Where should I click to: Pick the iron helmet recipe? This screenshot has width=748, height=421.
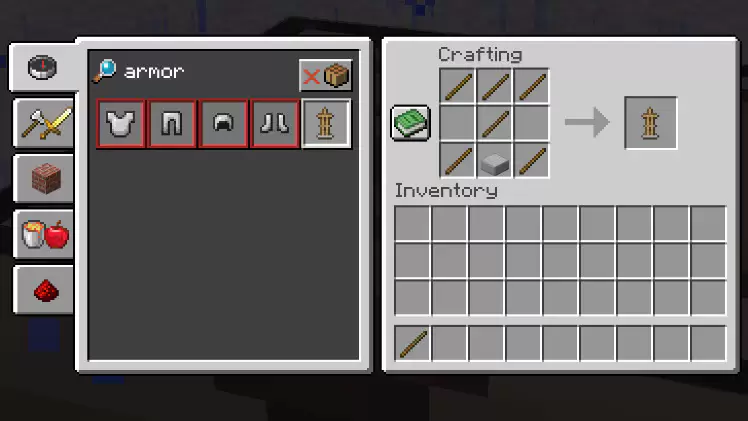[x=224, y=124]
